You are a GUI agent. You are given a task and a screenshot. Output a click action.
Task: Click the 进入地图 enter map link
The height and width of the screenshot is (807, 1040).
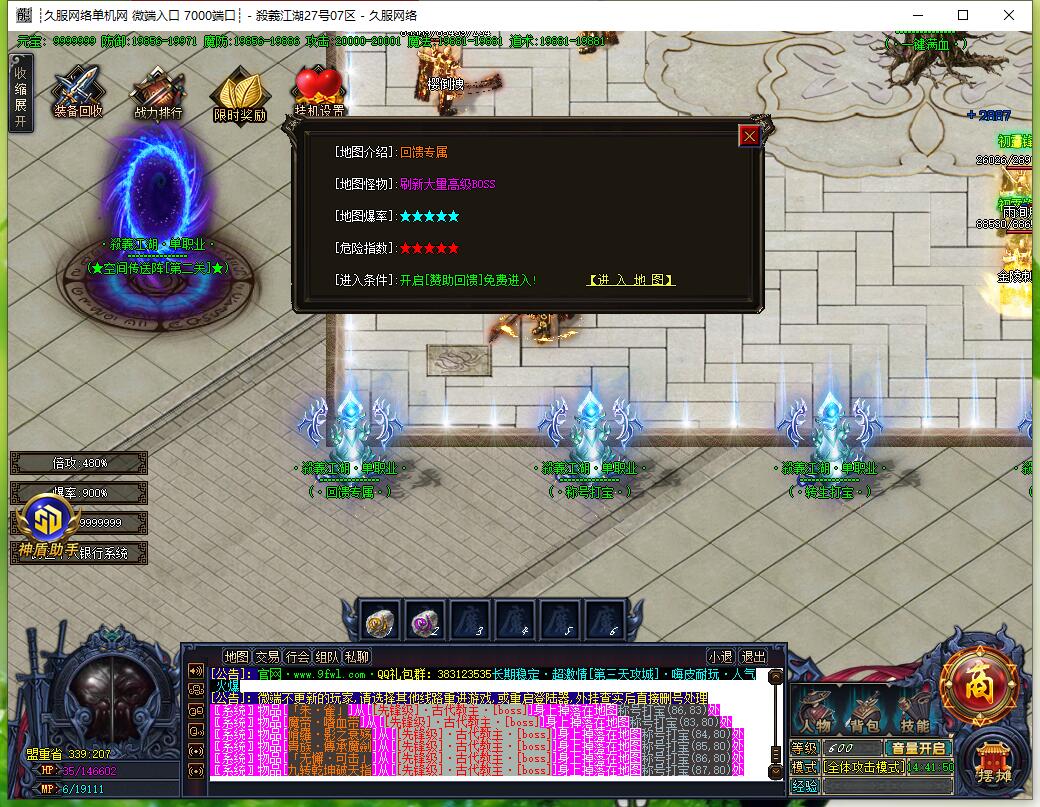click(x=630, y=280)
